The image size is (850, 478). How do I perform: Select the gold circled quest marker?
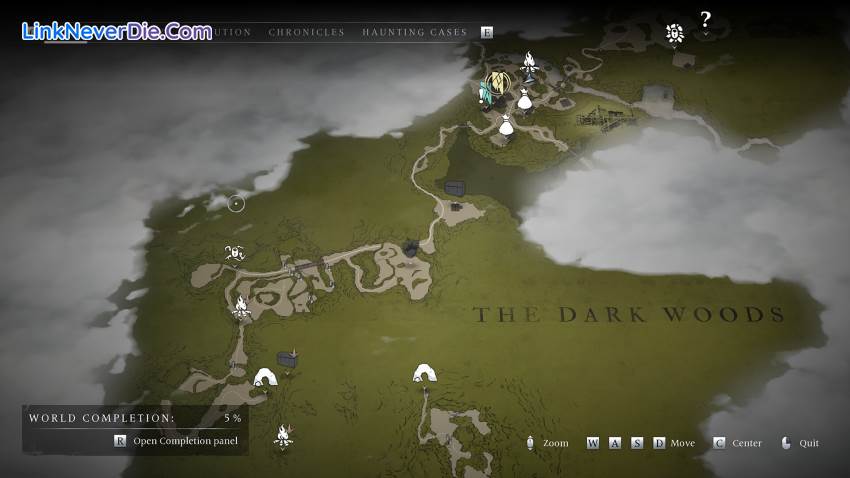pos(497,84)
